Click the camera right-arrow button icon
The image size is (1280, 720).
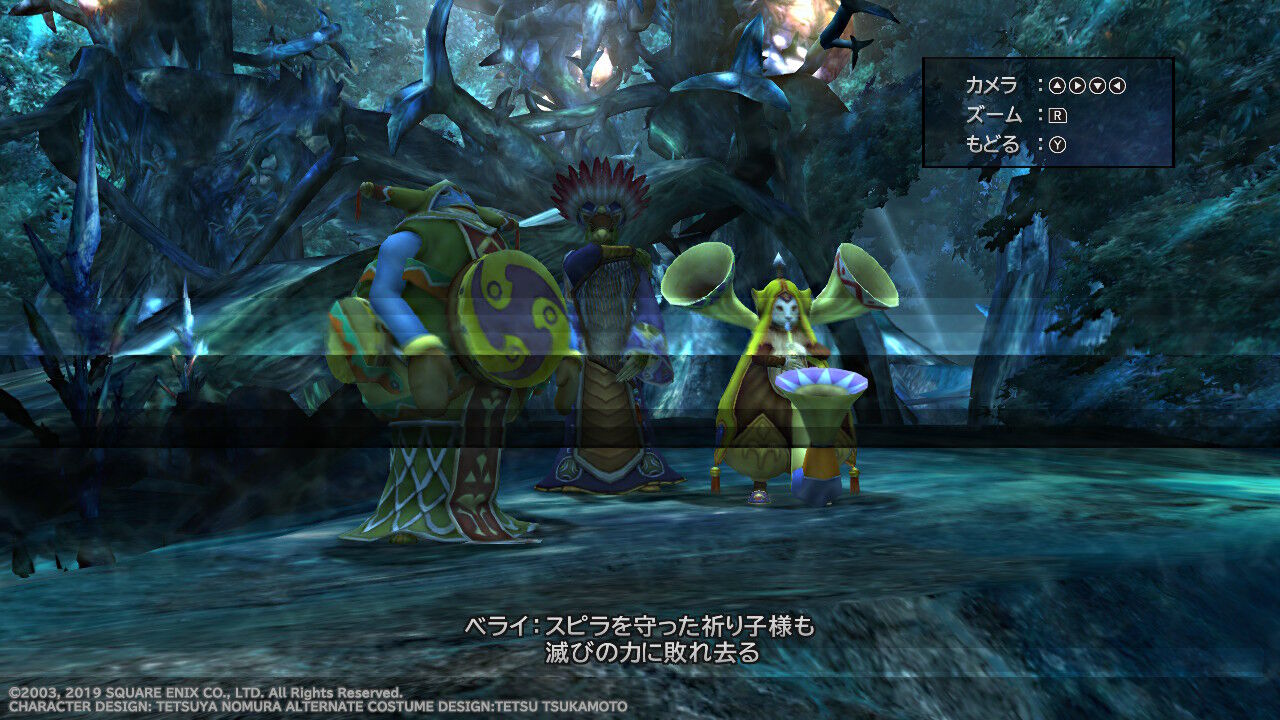(1077, 86)
